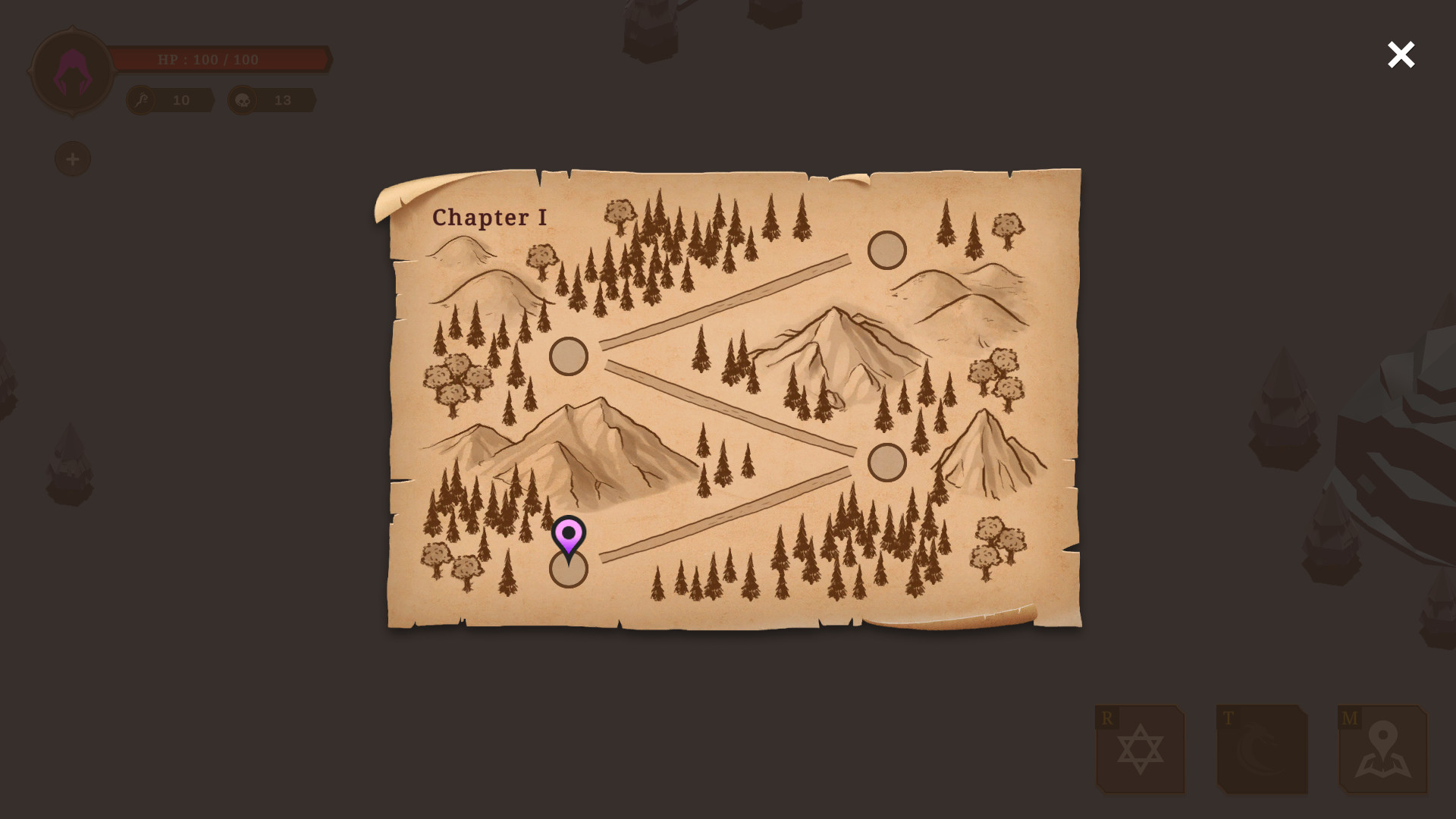Open the Talents panel with the dragon icon

[1261, 751]
